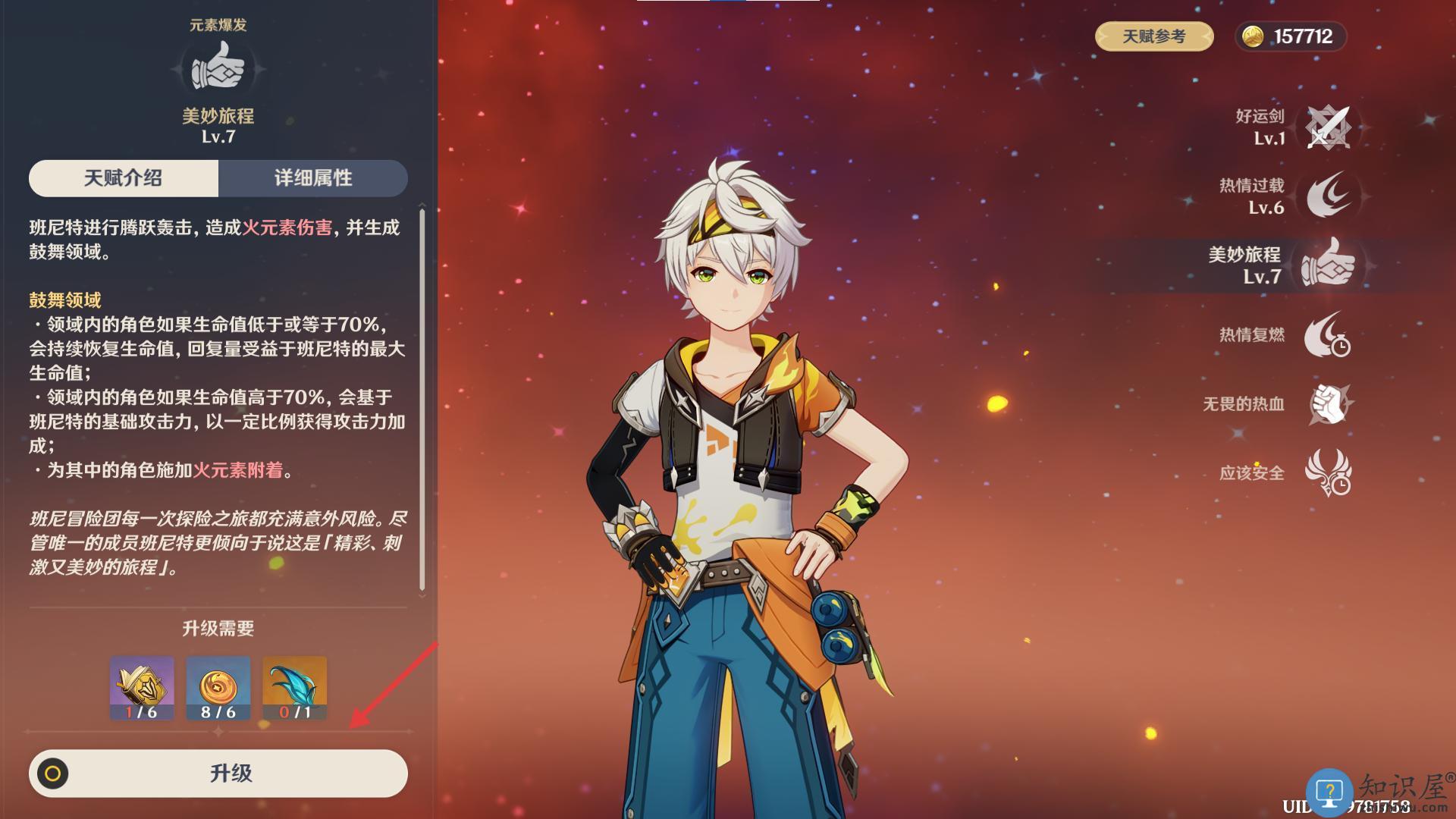Click the 升级 upgrade button
This screenshot has height=819, width=1456.
click(x=218, y=773)
